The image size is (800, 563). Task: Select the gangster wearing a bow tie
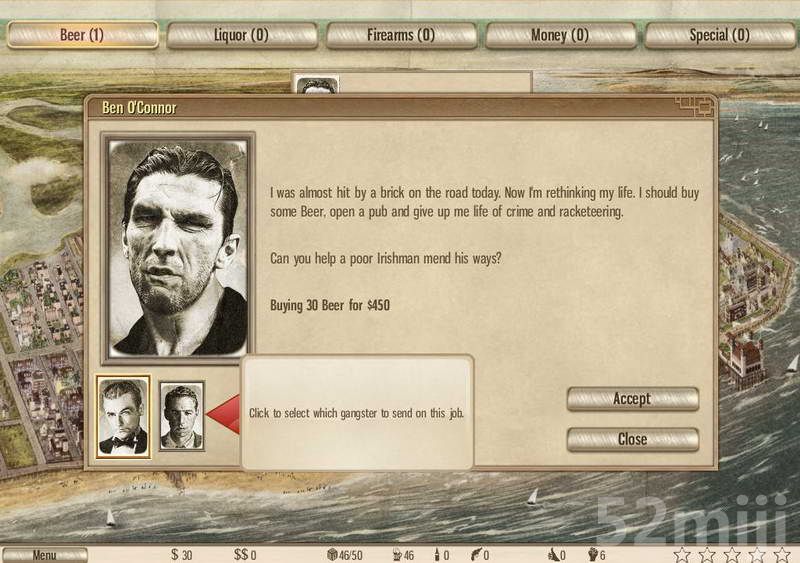[x=123, y=416]
